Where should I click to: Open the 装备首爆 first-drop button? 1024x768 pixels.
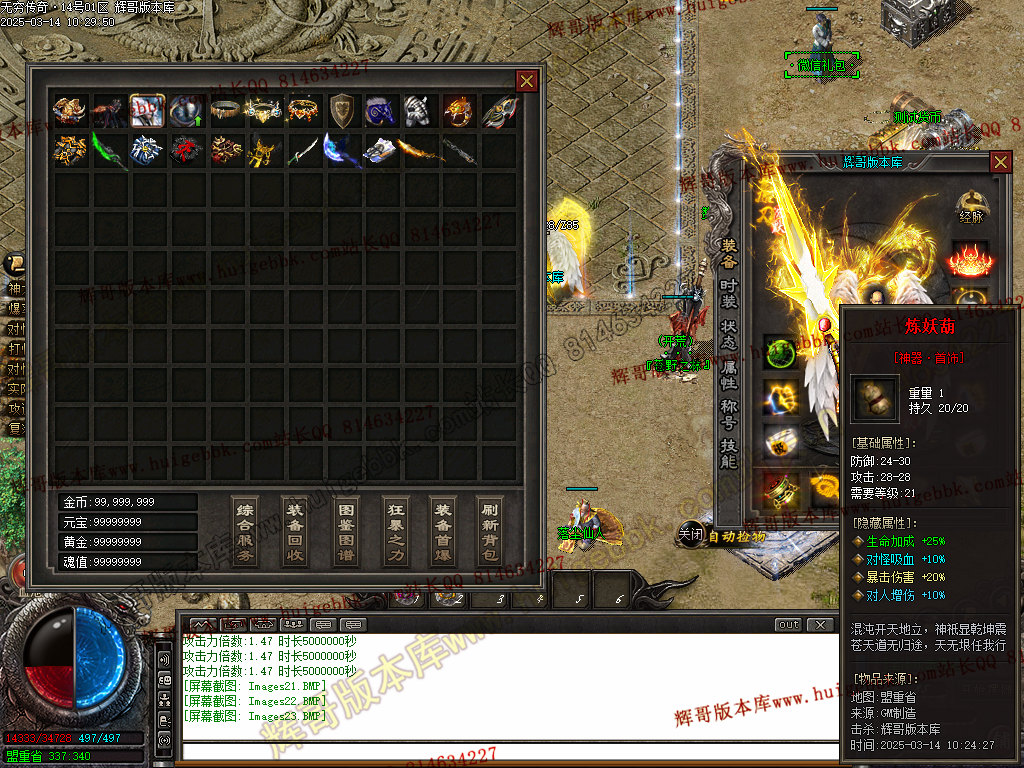[443, 530]
